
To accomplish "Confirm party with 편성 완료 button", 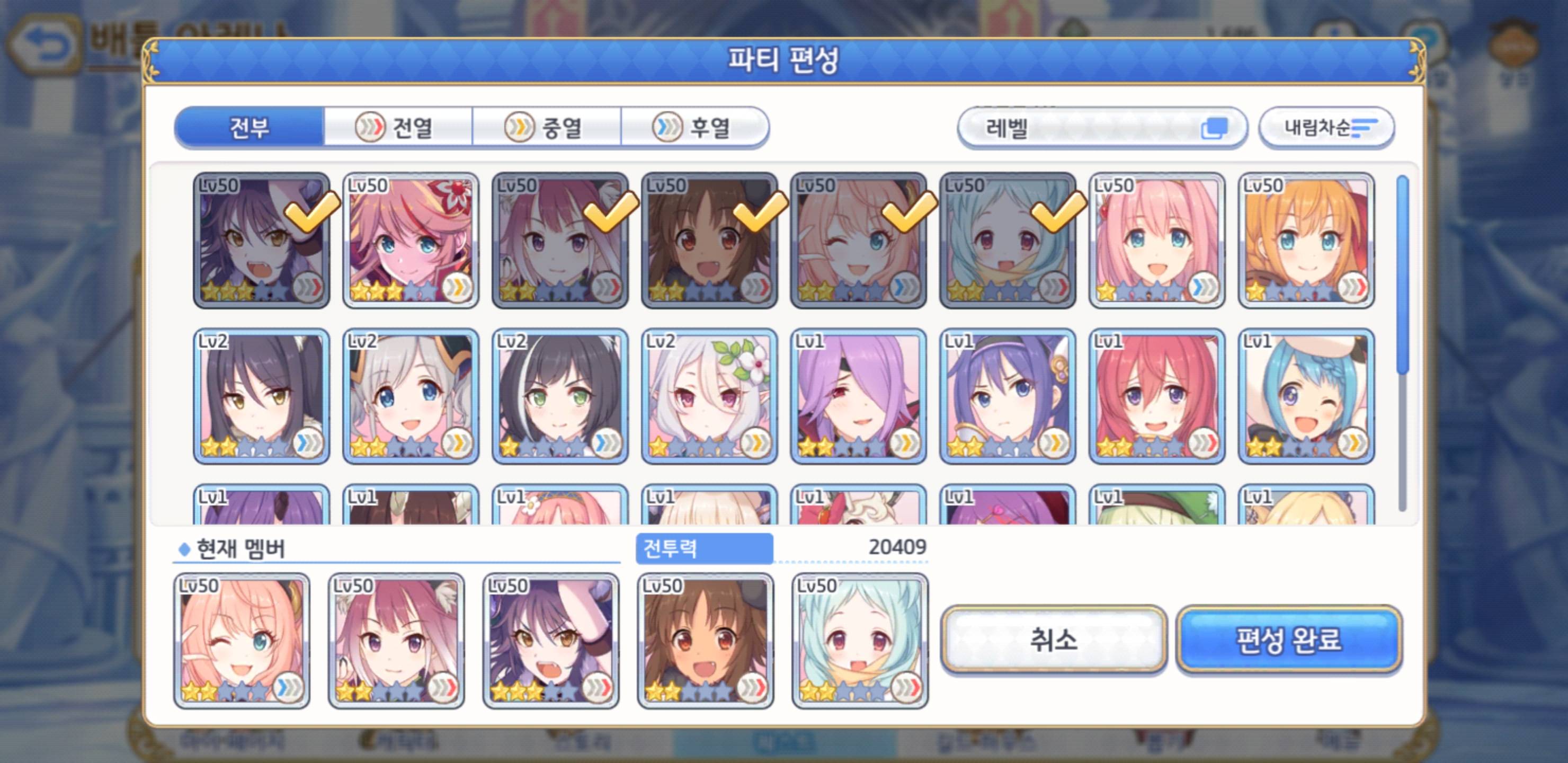I will [x=1289, y=640].
